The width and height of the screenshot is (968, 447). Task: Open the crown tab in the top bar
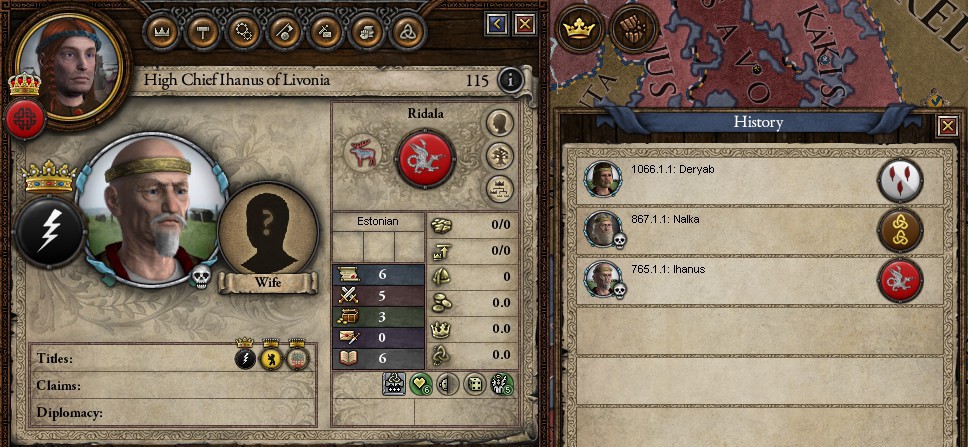tap(161, 30)
